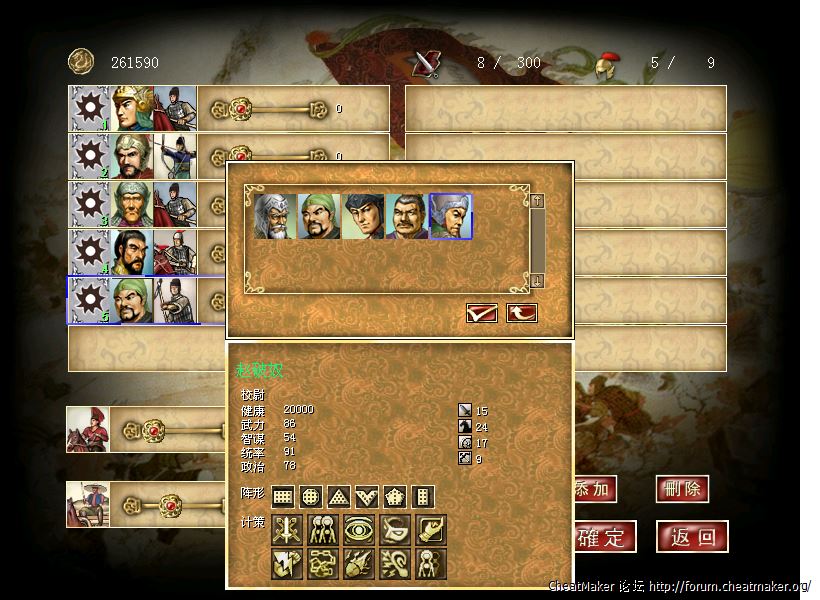Image resolution: width=820 pixels, height=600 pixels.
Task: Select the triangle formation icon
Action: click(x=339, y=497)
